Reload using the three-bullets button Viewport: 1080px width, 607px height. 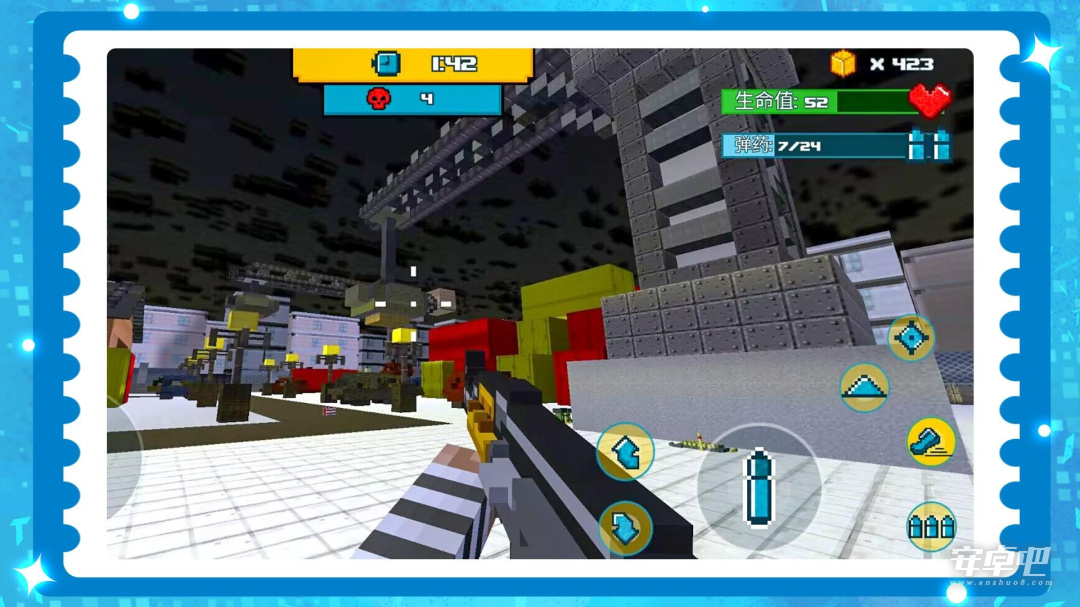click(x=930, y=526)
